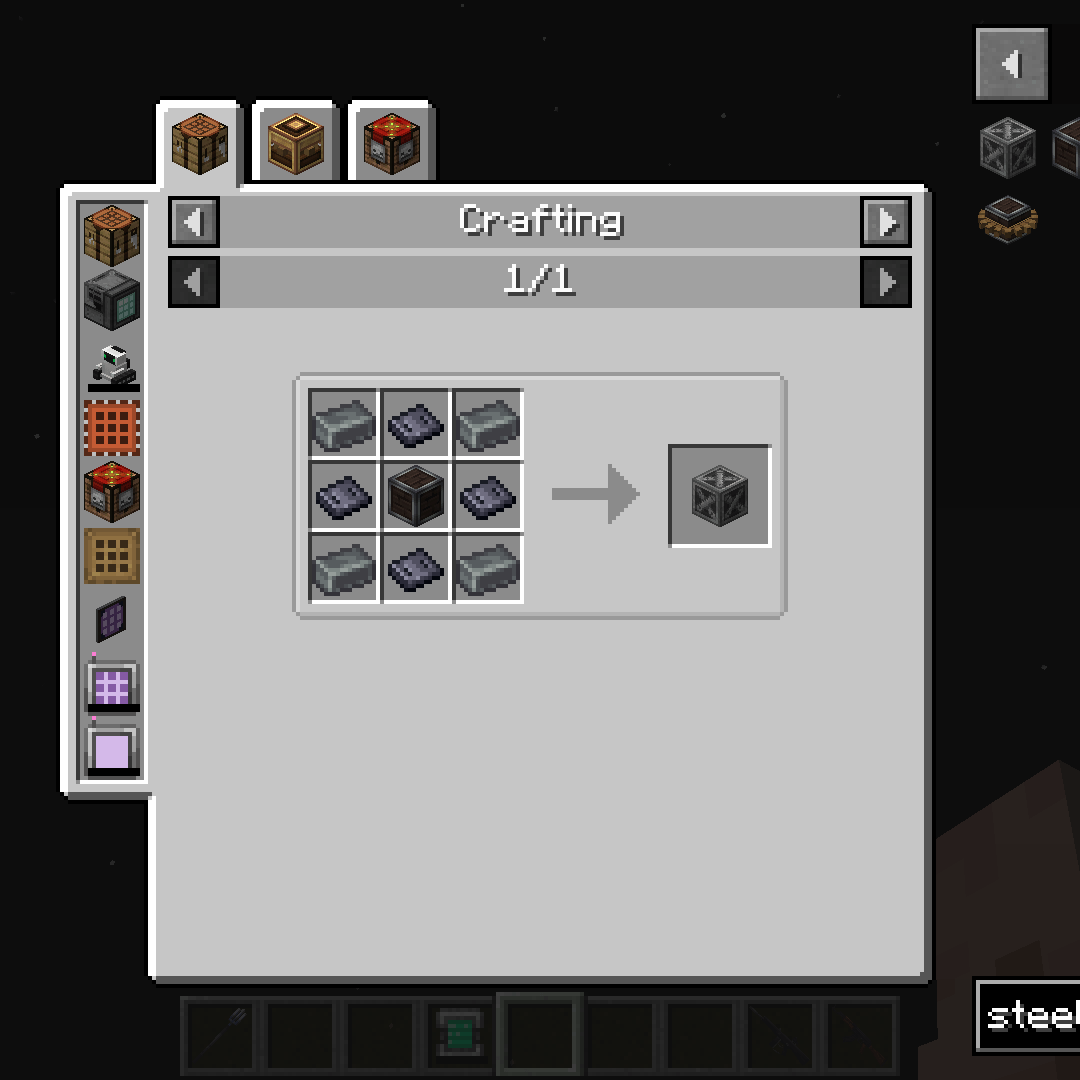This screenshot has height=1080, width=1080.
Task: Select the dark wooden crate ingredient in the grid center
Action: tap(416, 496)
